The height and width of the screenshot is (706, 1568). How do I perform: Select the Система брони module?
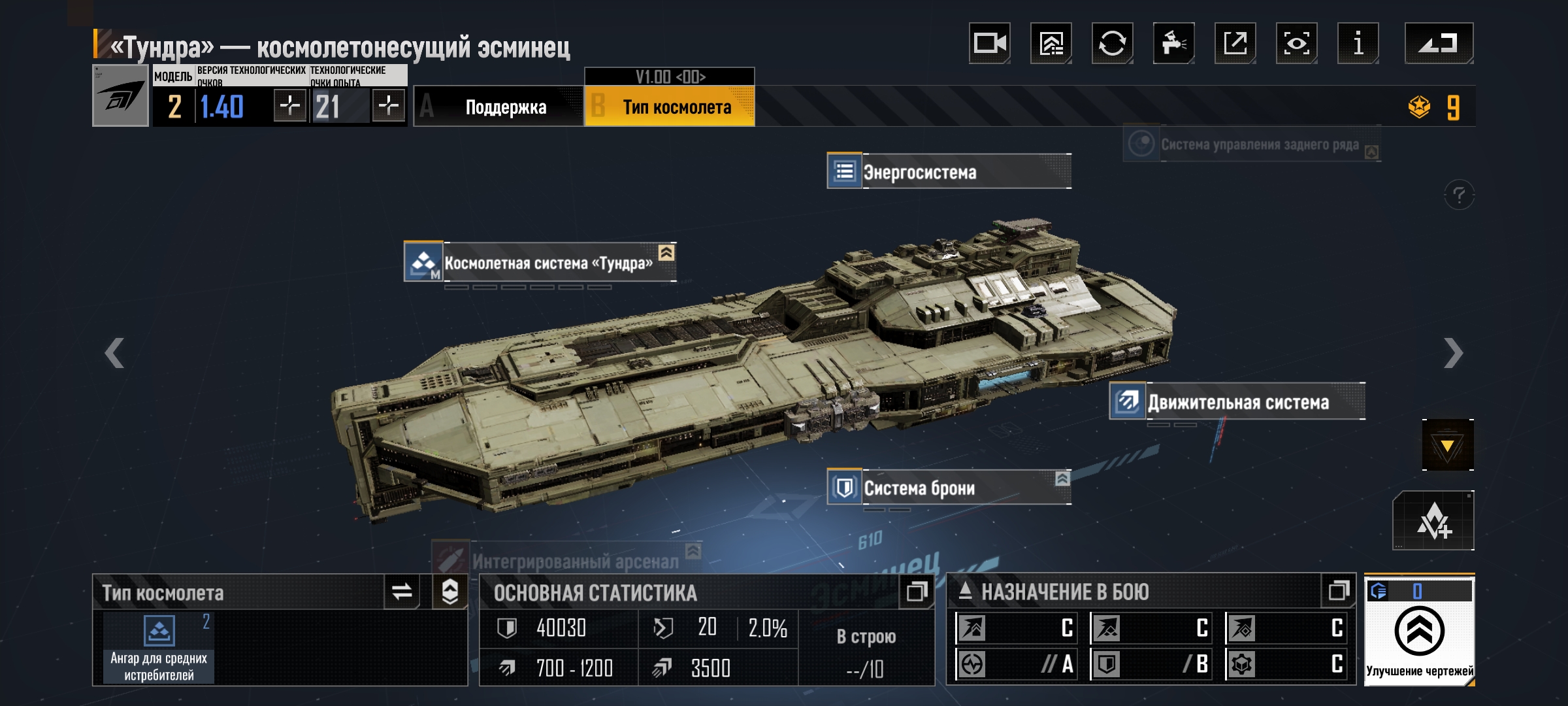coord(949,488)
